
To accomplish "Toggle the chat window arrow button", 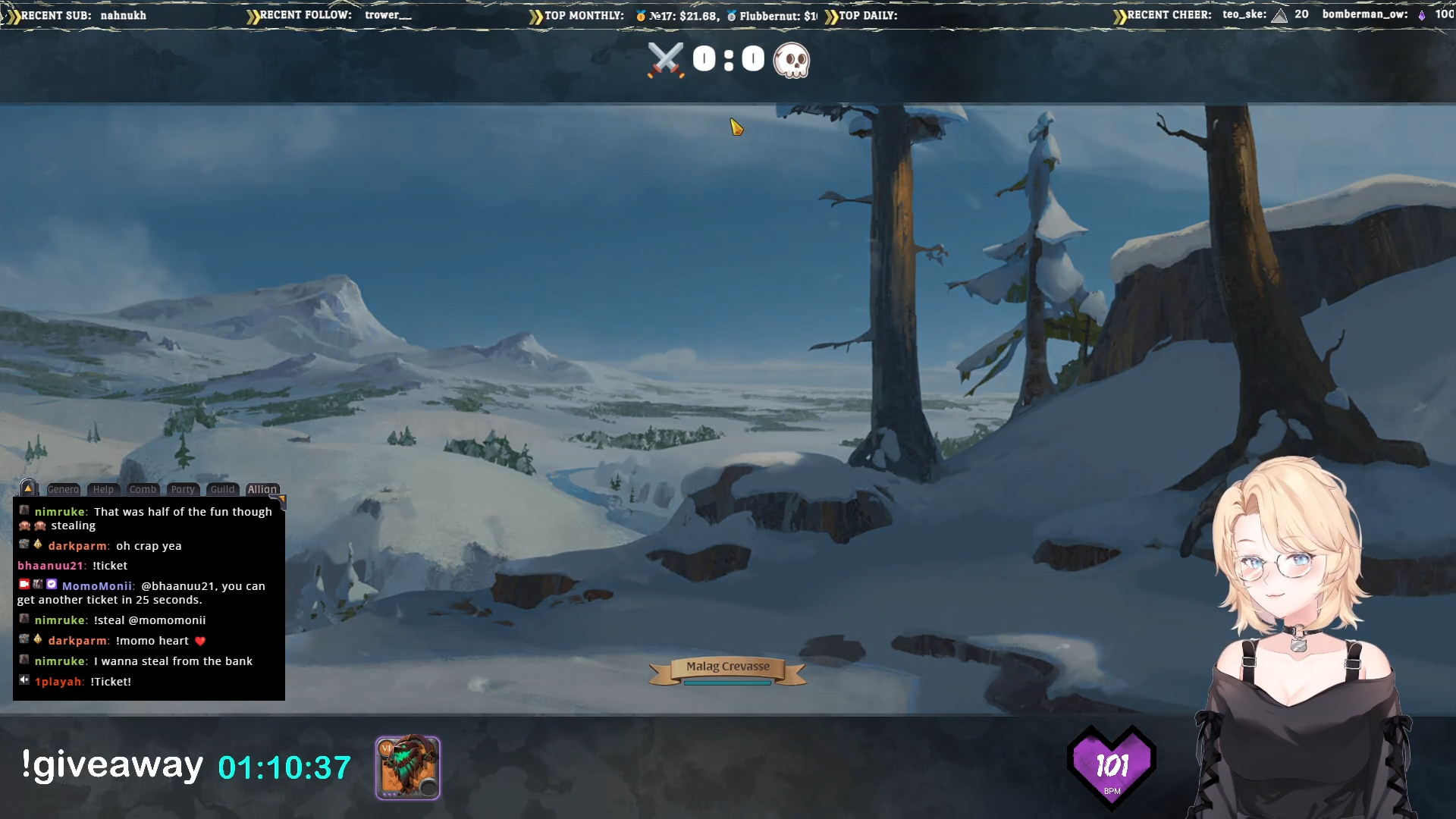I will tap(28, 488).
